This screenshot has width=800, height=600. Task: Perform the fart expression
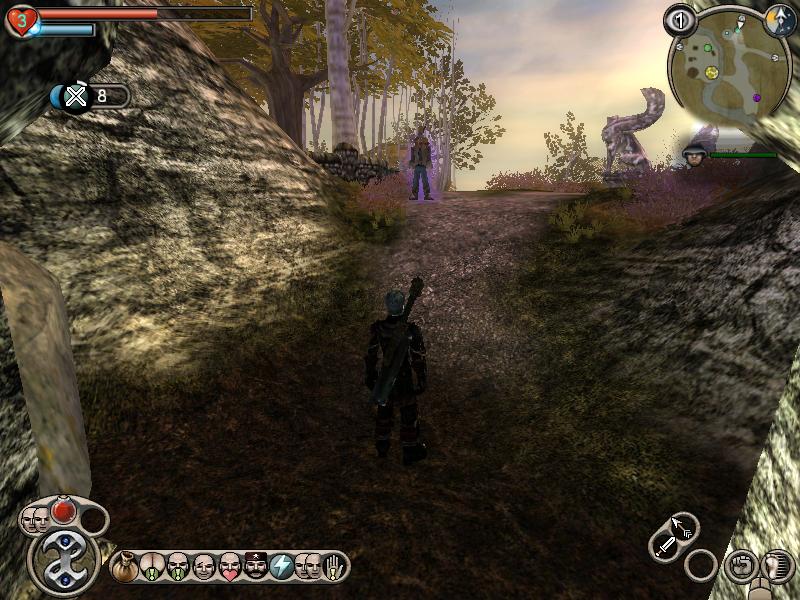tap(151, 566)
